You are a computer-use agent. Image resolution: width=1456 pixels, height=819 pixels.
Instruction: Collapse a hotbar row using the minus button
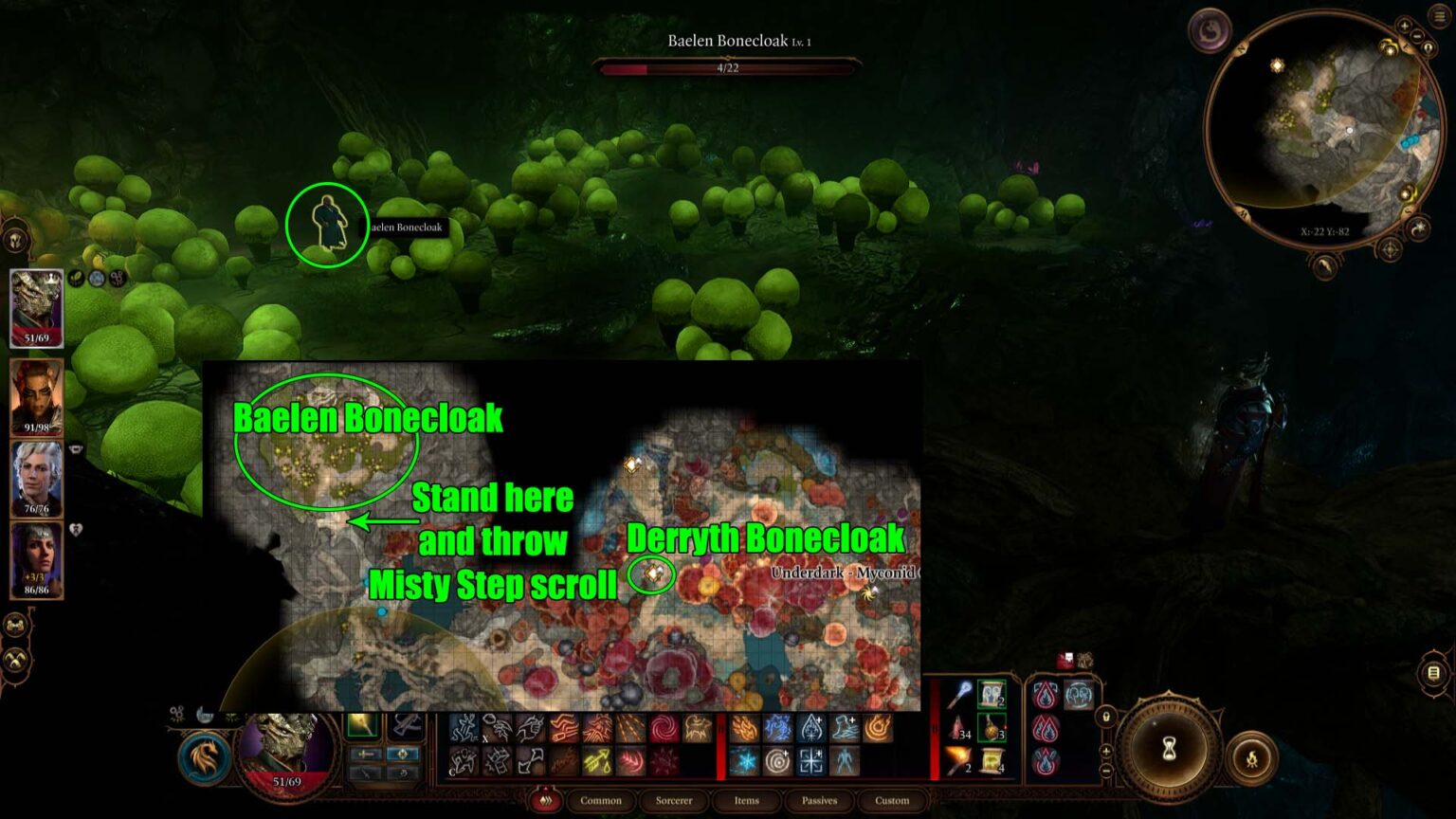pyautogui.click(x=1106, y=769)
